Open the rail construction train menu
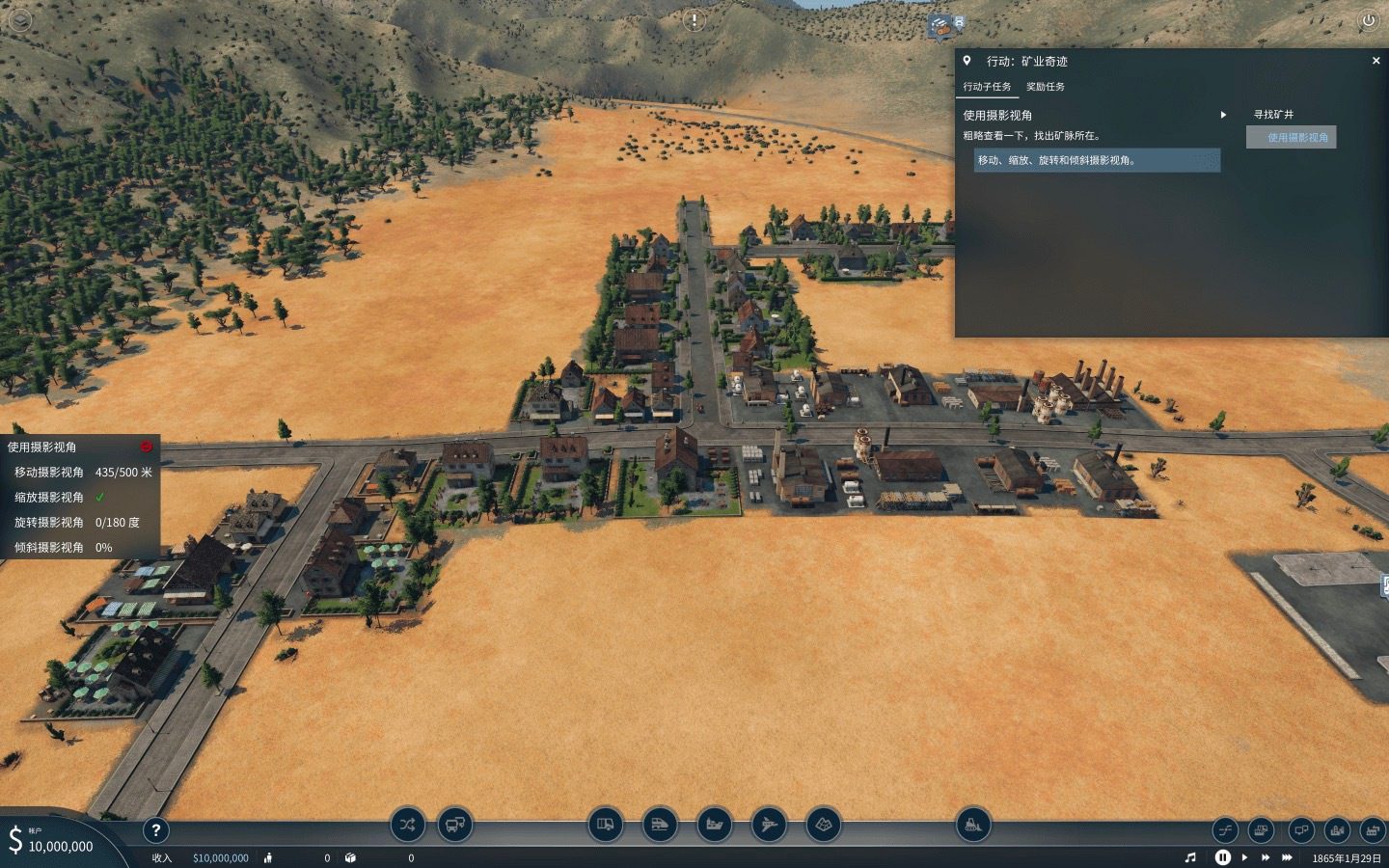This screenshot has height=868, width=1389. click(660, 825)
